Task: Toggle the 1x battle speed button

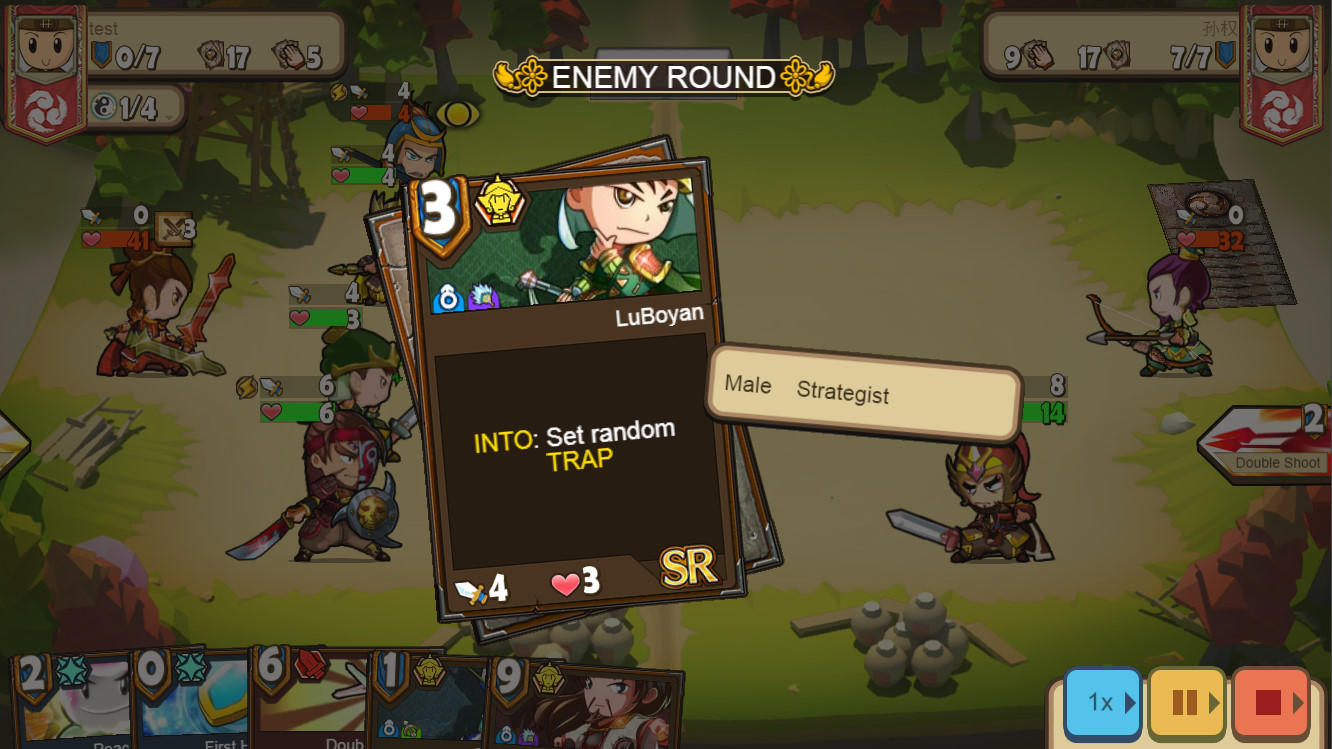Action: tap(1101, 703)
